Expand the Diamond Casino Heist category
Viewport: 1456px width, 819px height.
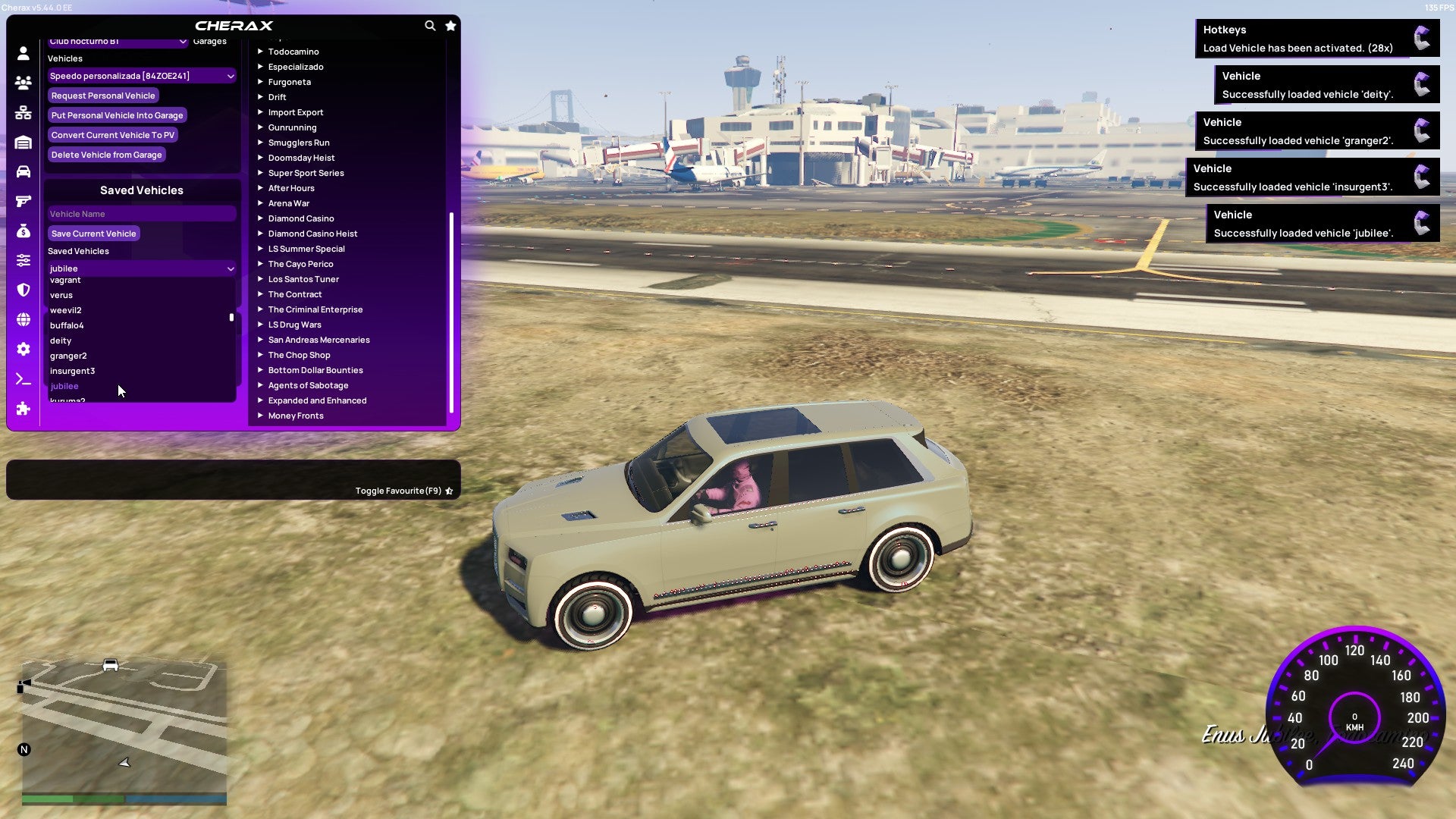click(313, 233)
